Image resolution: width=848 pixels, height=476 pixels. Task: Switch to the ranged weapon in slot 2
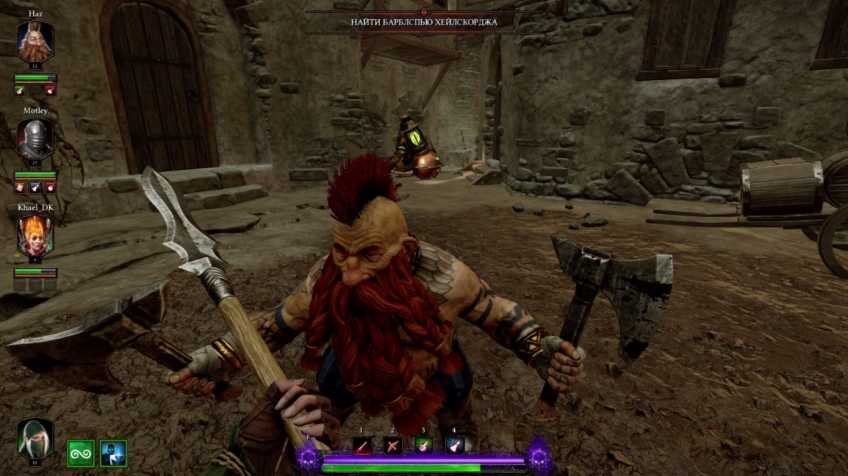393,447
